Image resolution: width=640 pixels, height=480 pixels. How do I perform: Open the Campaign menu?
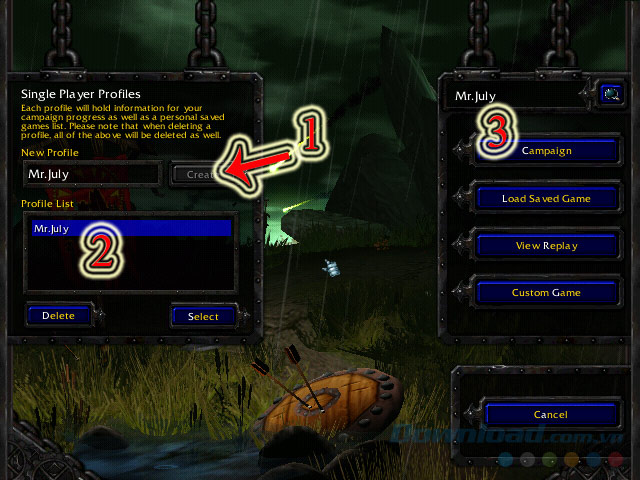coord(546,150)
